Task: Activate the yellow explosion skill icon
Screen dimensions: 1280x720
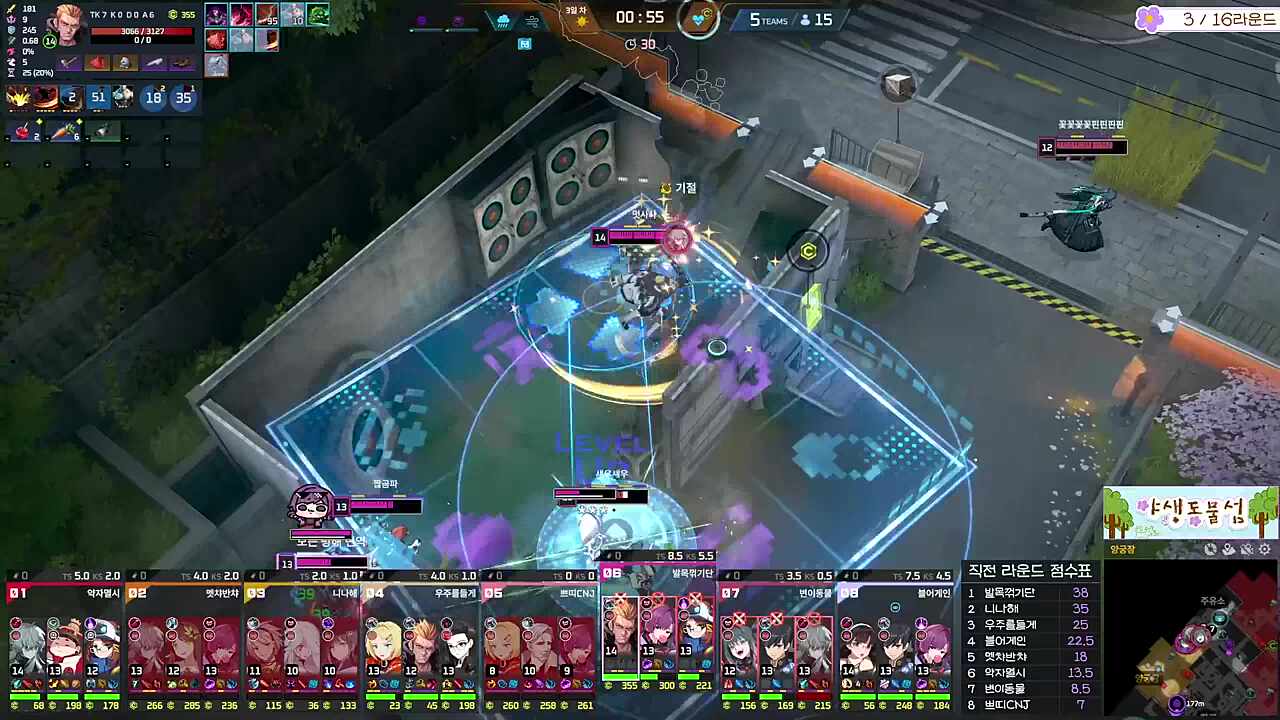Action: tap(18, 97)
